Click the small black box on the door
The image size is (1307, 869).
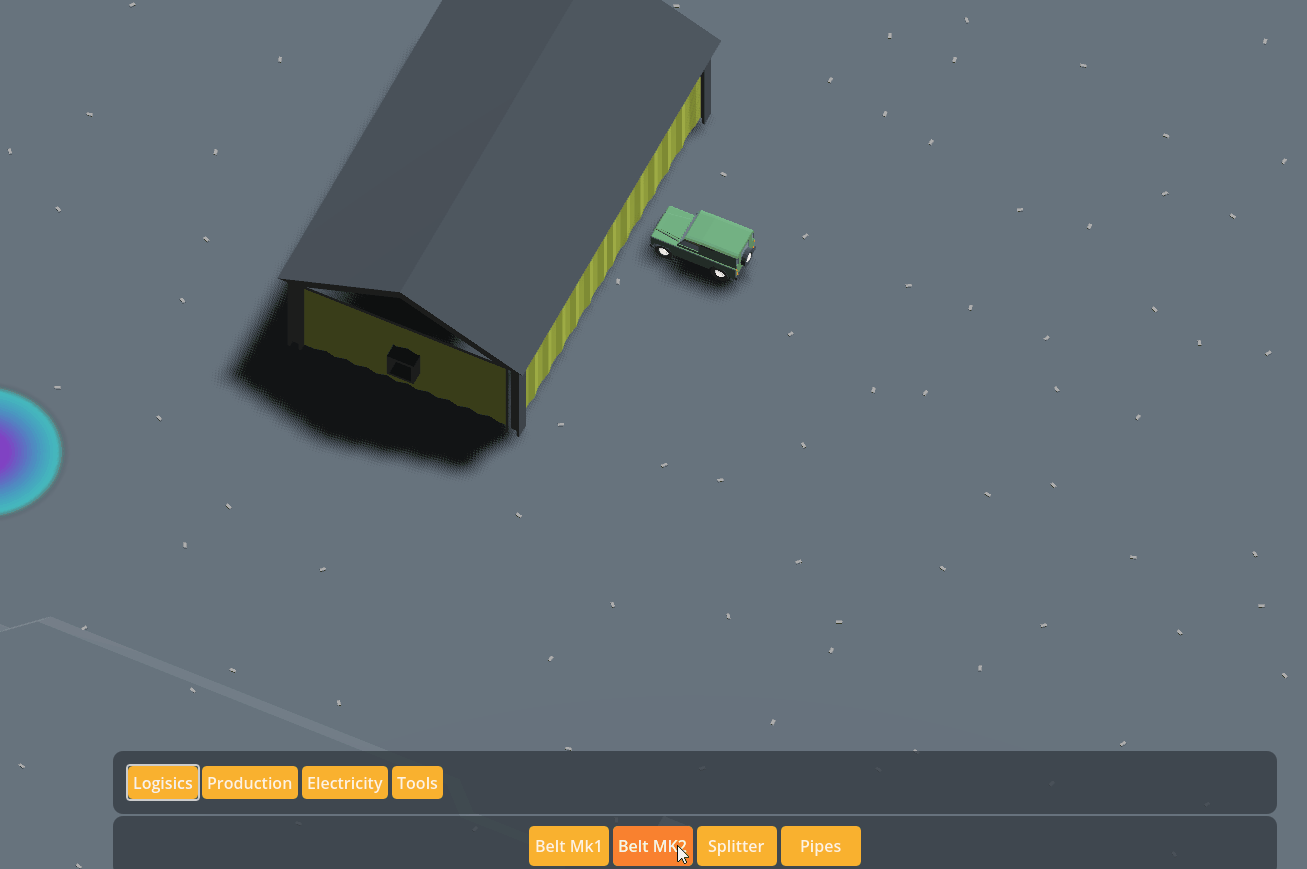tap(404, 362)
